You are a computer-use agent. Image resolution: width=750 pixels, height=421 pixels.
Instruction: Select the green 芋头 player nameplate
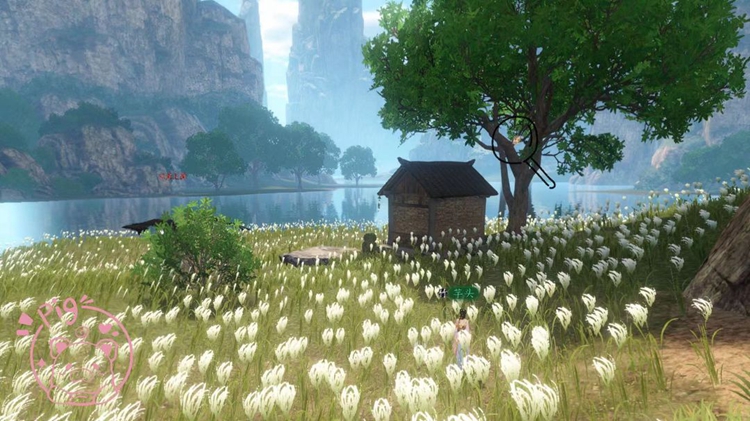pyautogui.click(x=462, y=293)
